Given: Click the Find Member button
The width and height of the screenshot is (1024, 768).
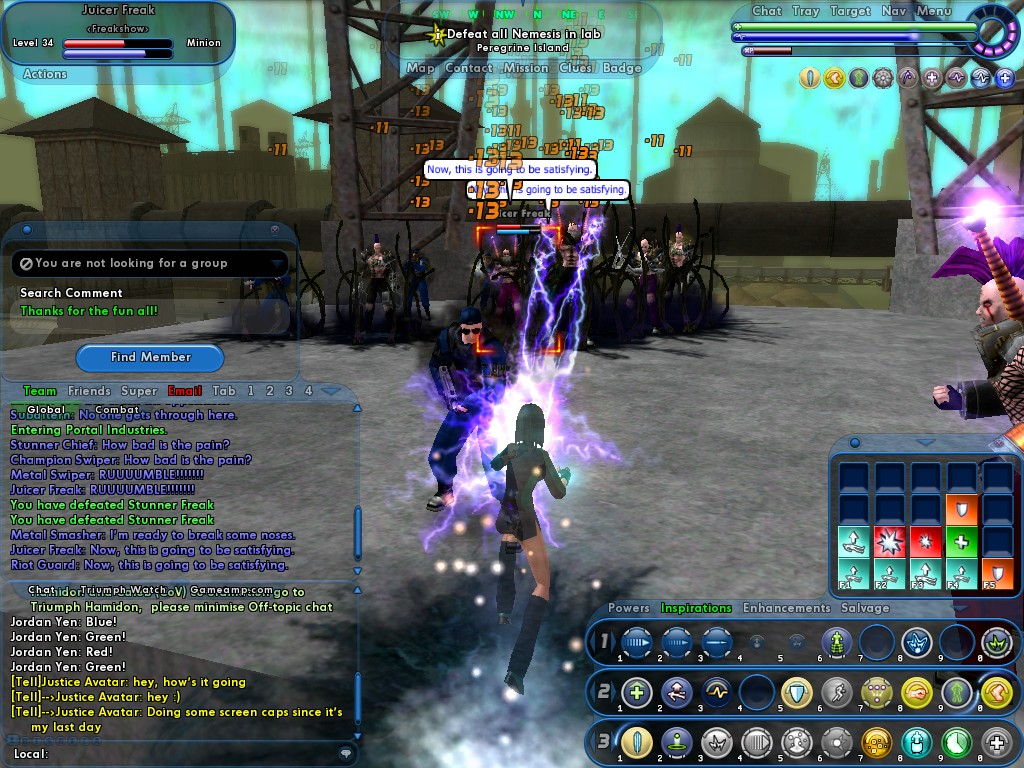Looking at the screenshot, I should [150, 357].
